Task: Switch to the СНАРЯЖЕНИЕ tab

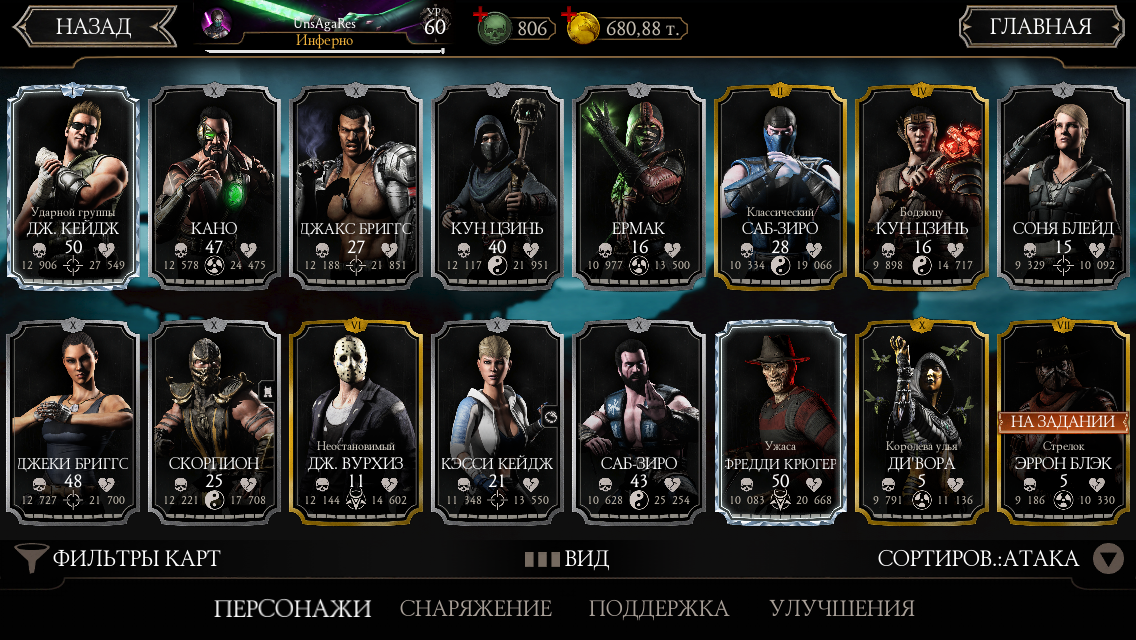Action: [476, 608]
